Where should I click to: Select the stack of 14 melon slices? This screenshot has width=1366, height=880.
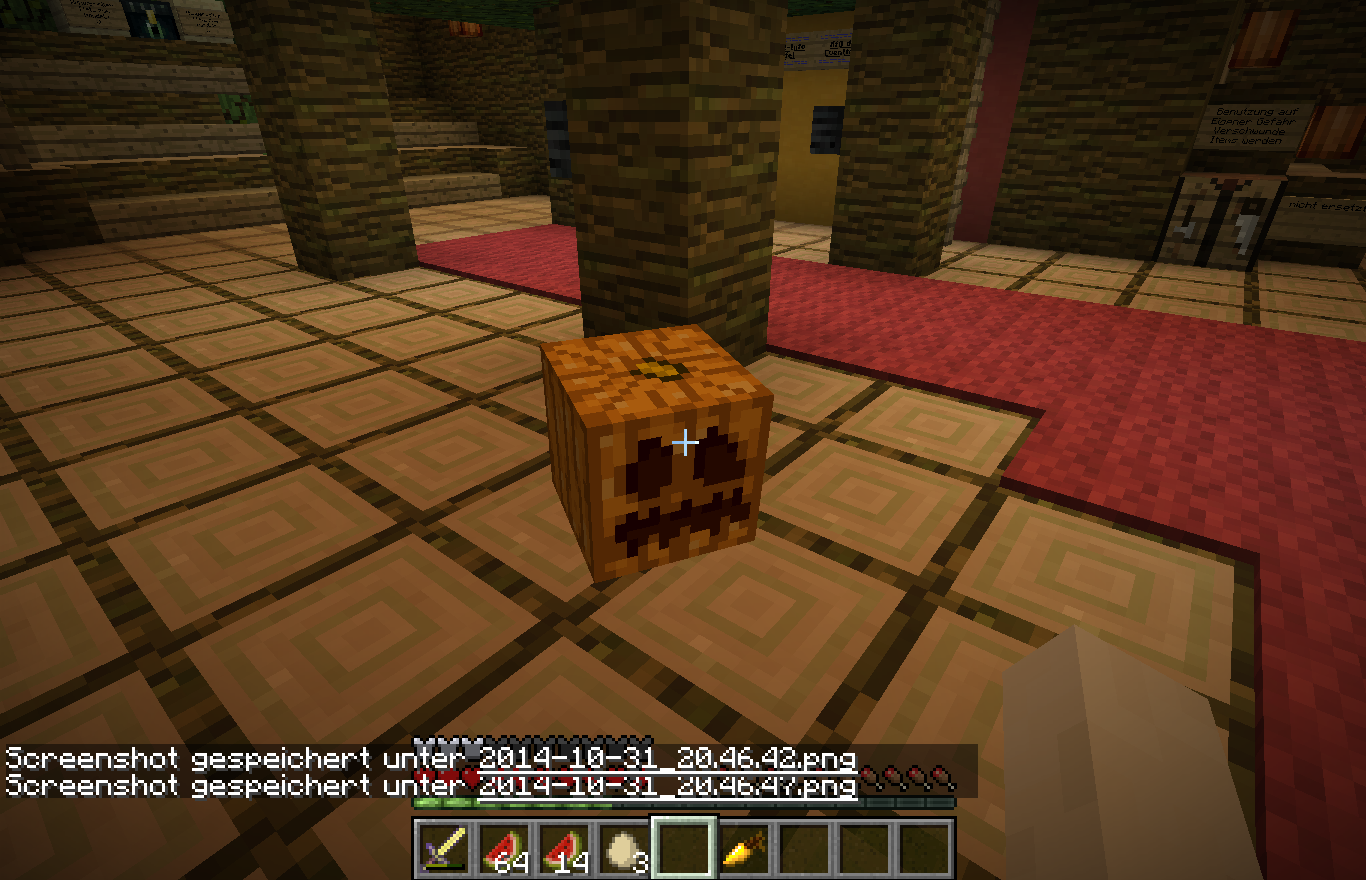click(x=564, y=848)
